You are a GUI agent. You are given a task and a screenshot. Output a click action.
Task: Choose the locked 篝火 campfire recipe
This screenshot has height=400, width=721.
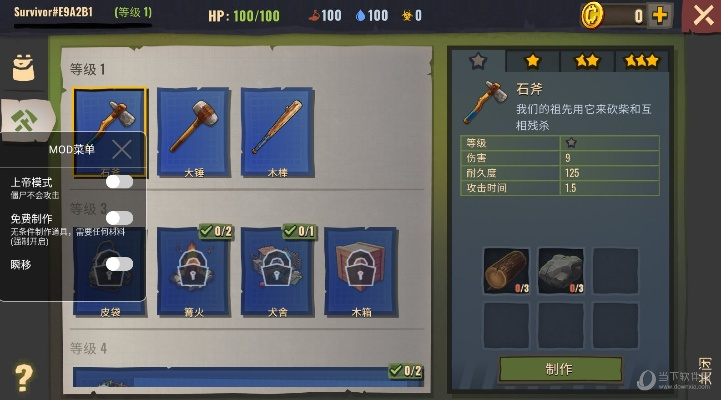pos(194,267)
